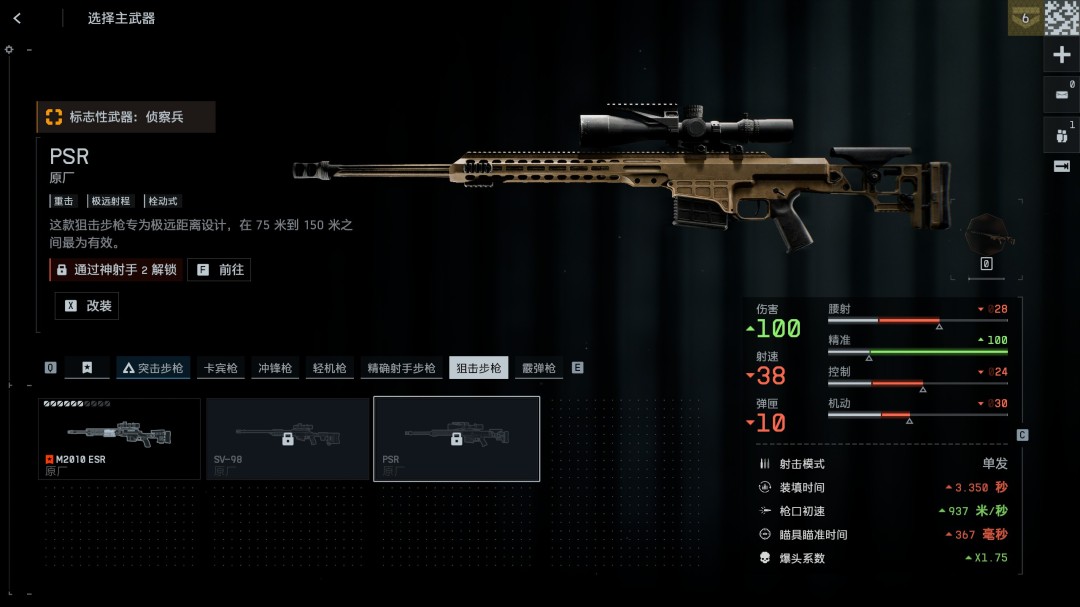Click the 前往 go-to button
1080x607 pixels.
tap(219, 270)
